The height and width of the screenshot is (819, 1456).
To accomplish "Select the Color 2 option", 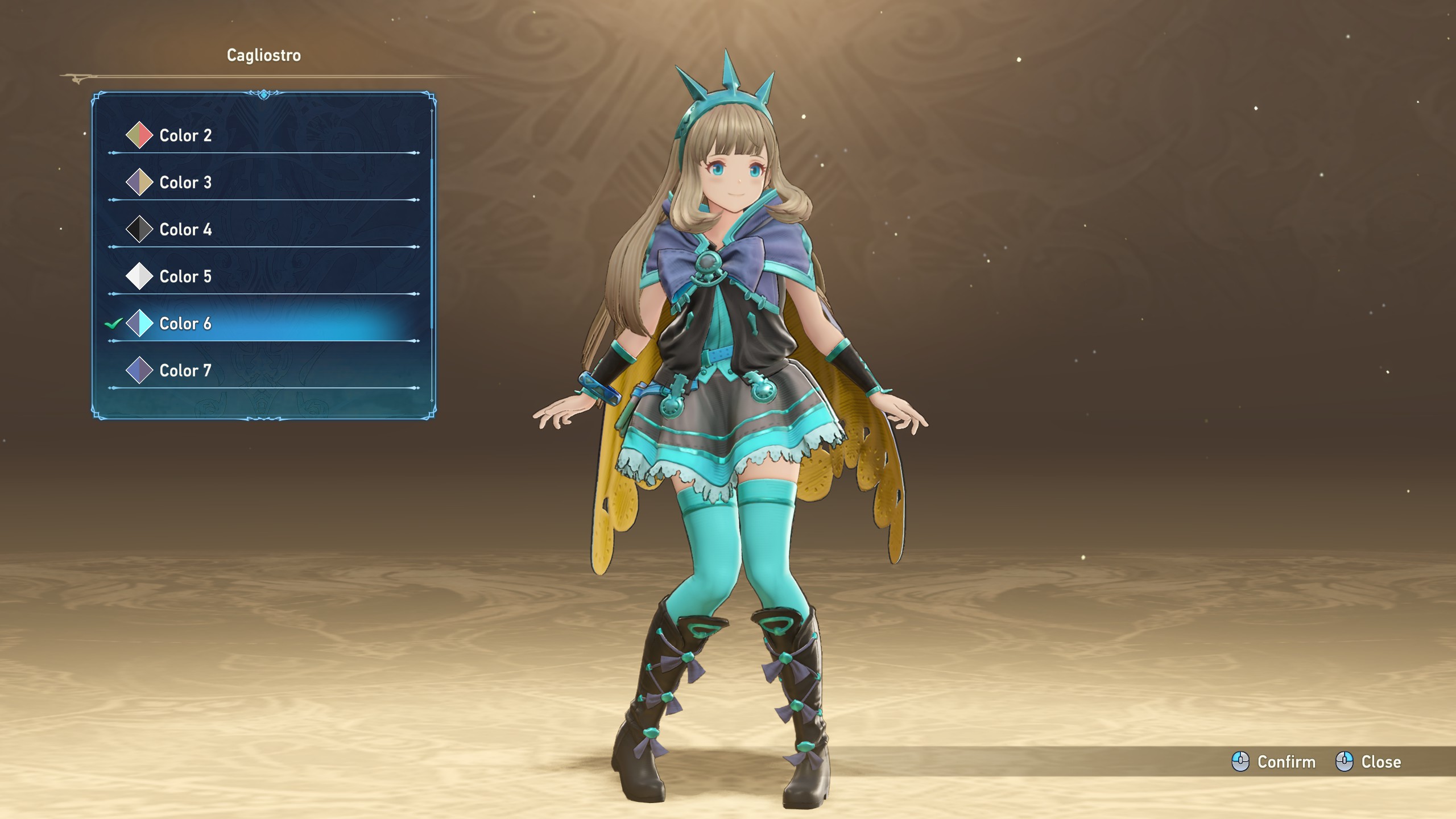I will coord(185,135).
